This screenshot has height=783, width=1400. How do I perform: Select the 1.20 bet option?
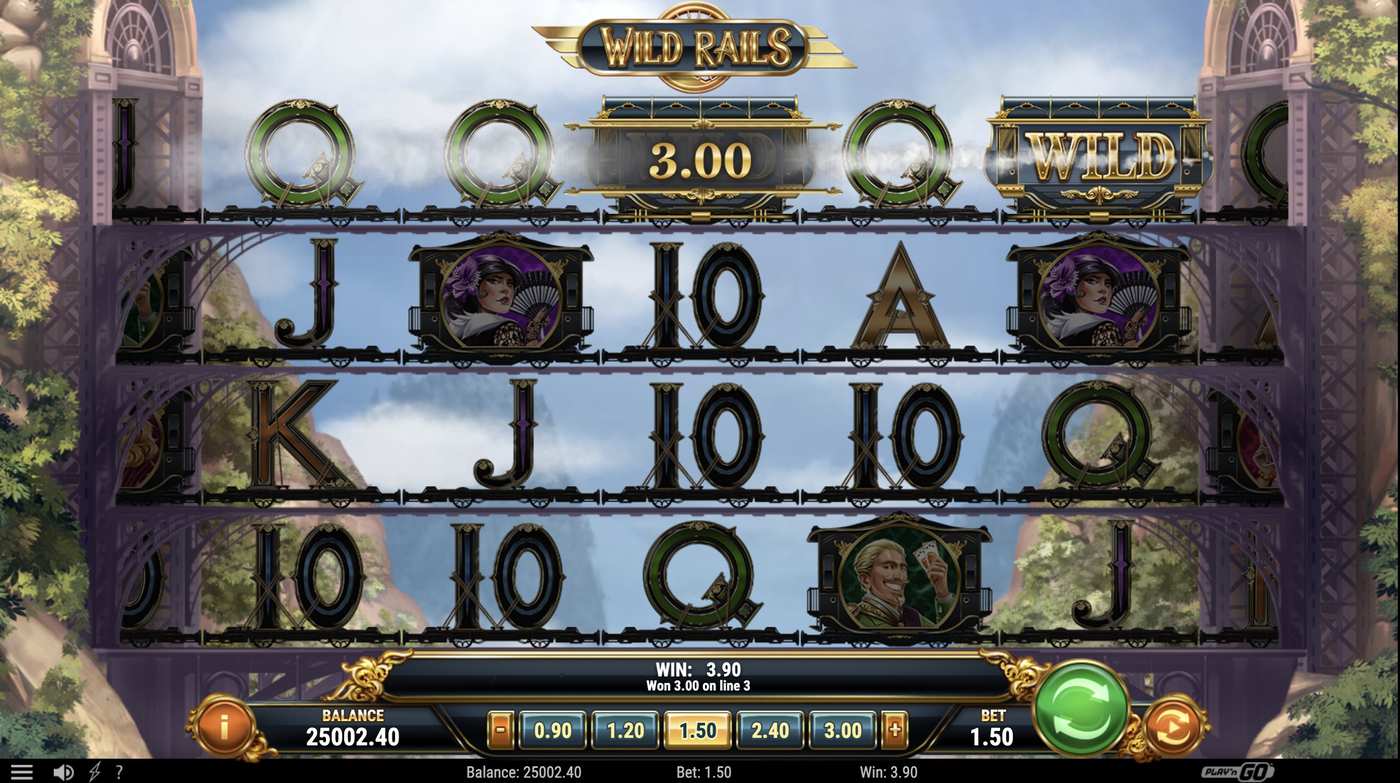pos(624,730)
